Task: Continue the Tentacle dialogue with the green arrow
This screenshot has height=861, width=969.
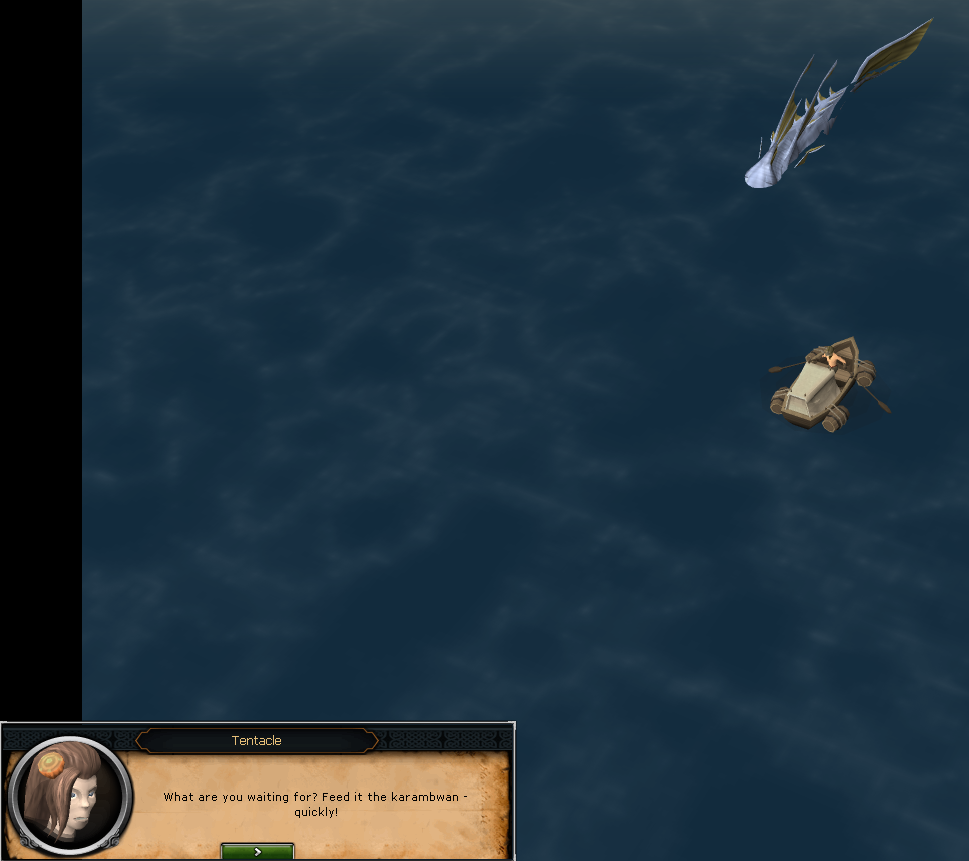Action: 257,851
